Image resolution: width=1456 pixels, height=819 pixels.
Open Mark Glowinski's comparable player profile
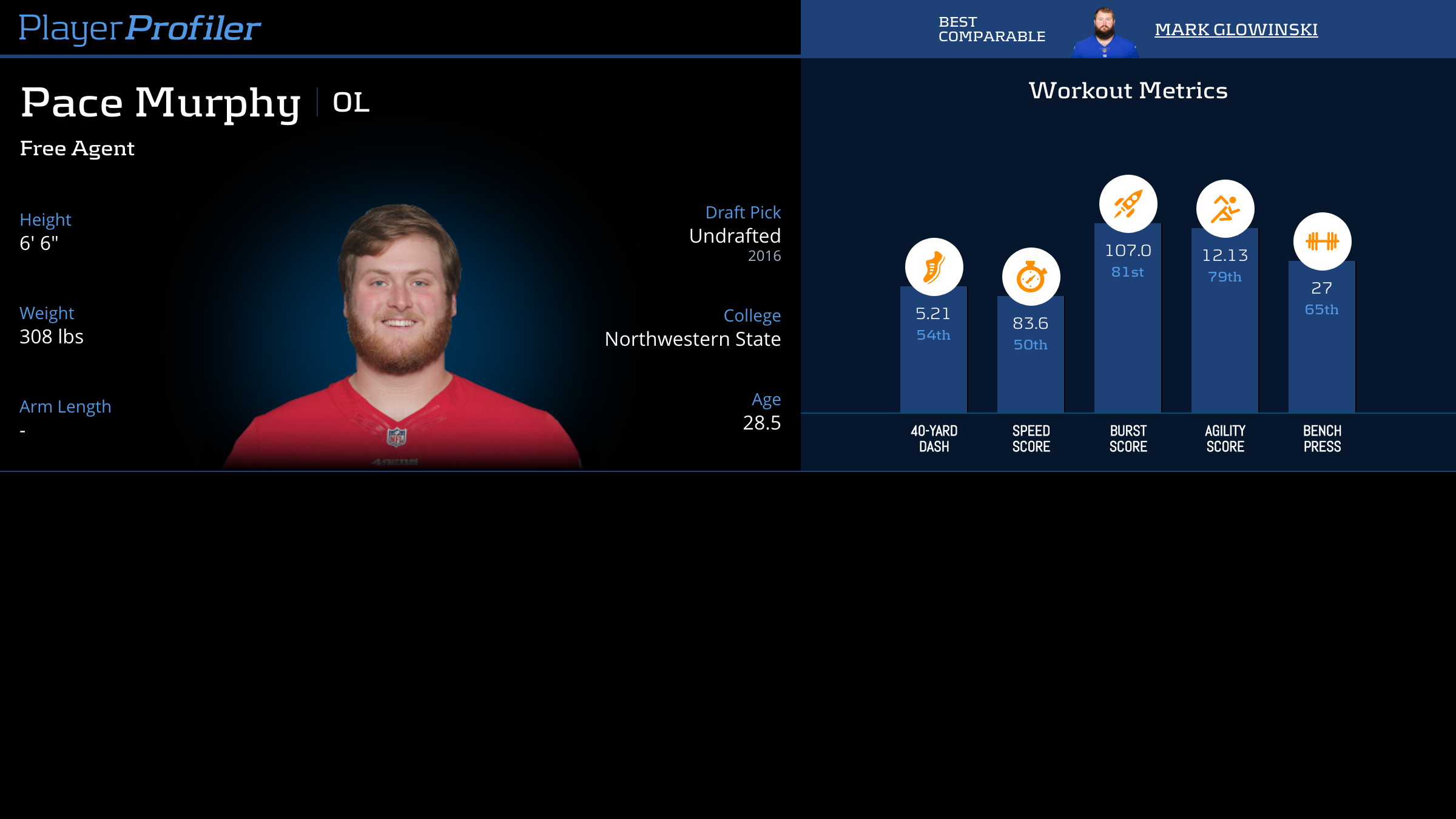coord(1236,29)
